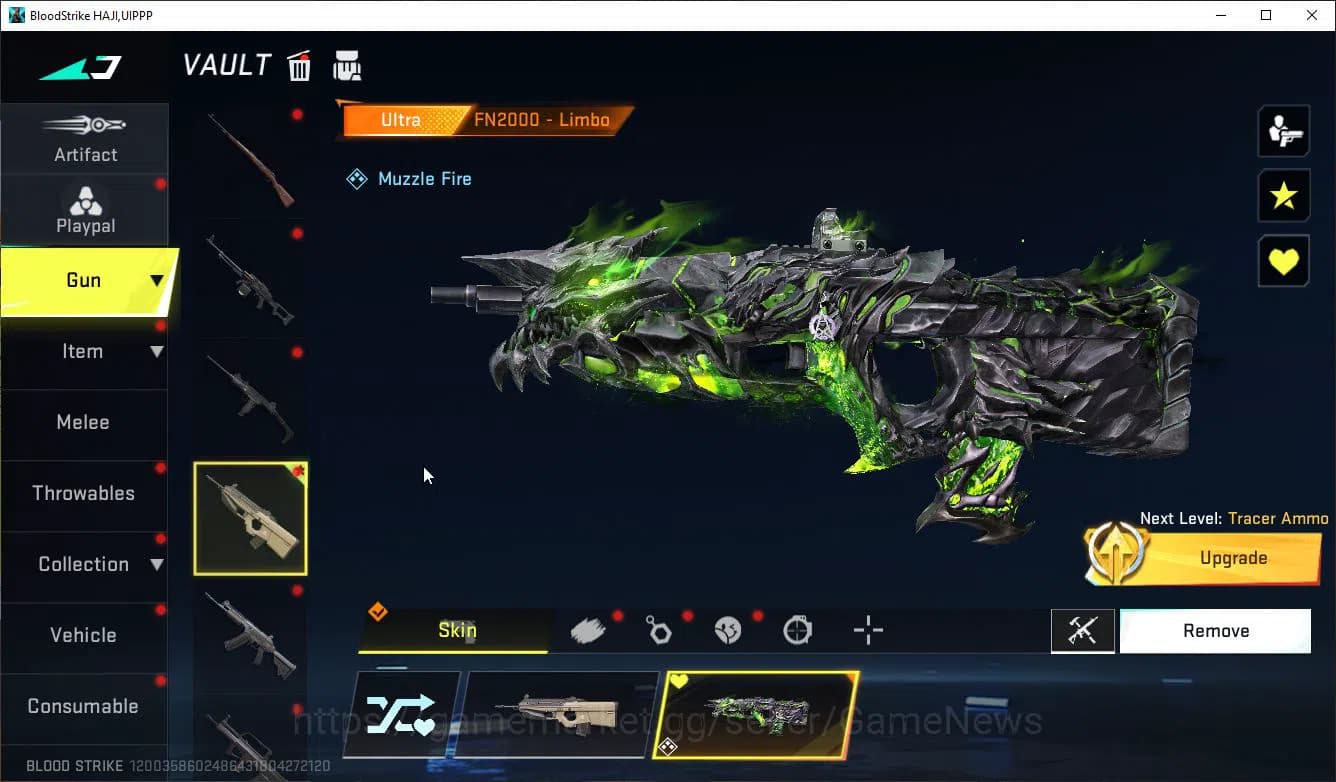The height and width of the screenshot is (782, 1336).
Task: Select the random skin shuffle option
Action: [404, 712]
